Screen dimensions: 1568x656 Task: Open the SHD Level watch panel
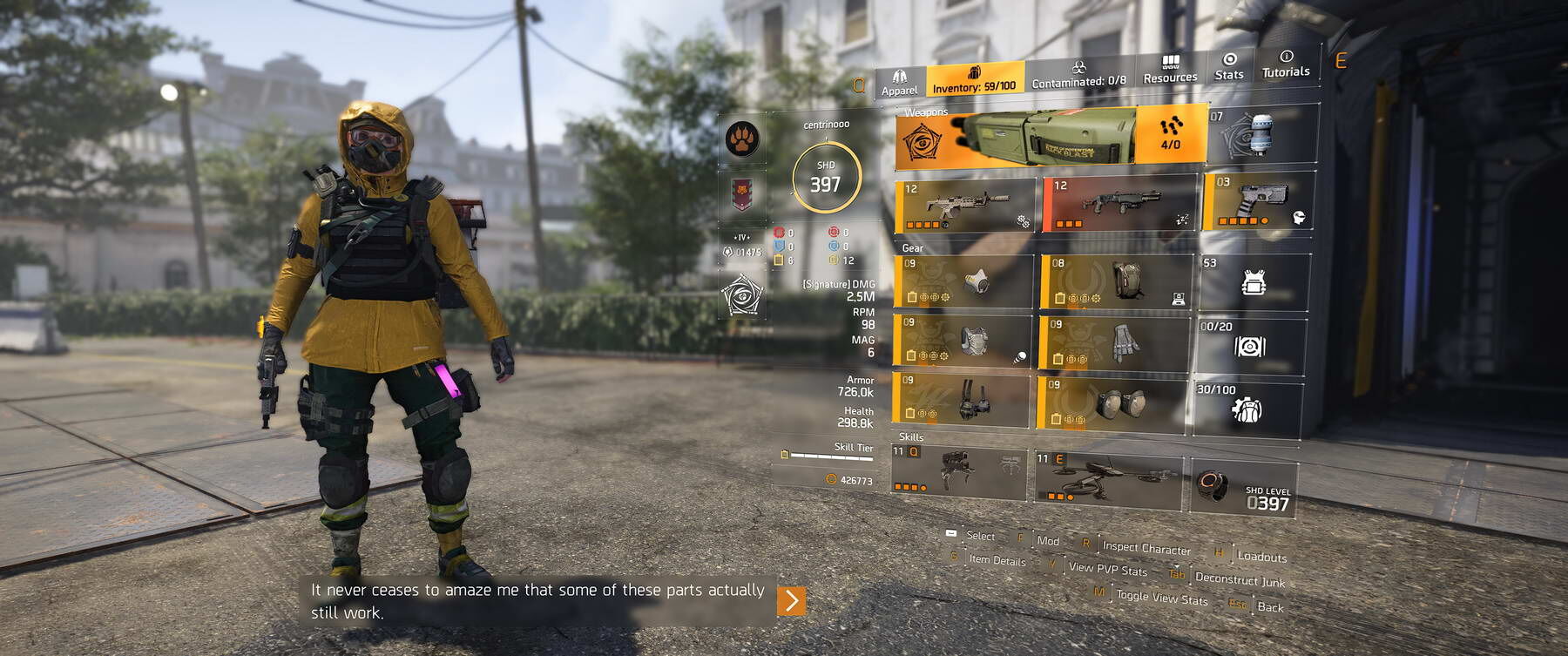pyautogui.click(x=1244, y=487)
